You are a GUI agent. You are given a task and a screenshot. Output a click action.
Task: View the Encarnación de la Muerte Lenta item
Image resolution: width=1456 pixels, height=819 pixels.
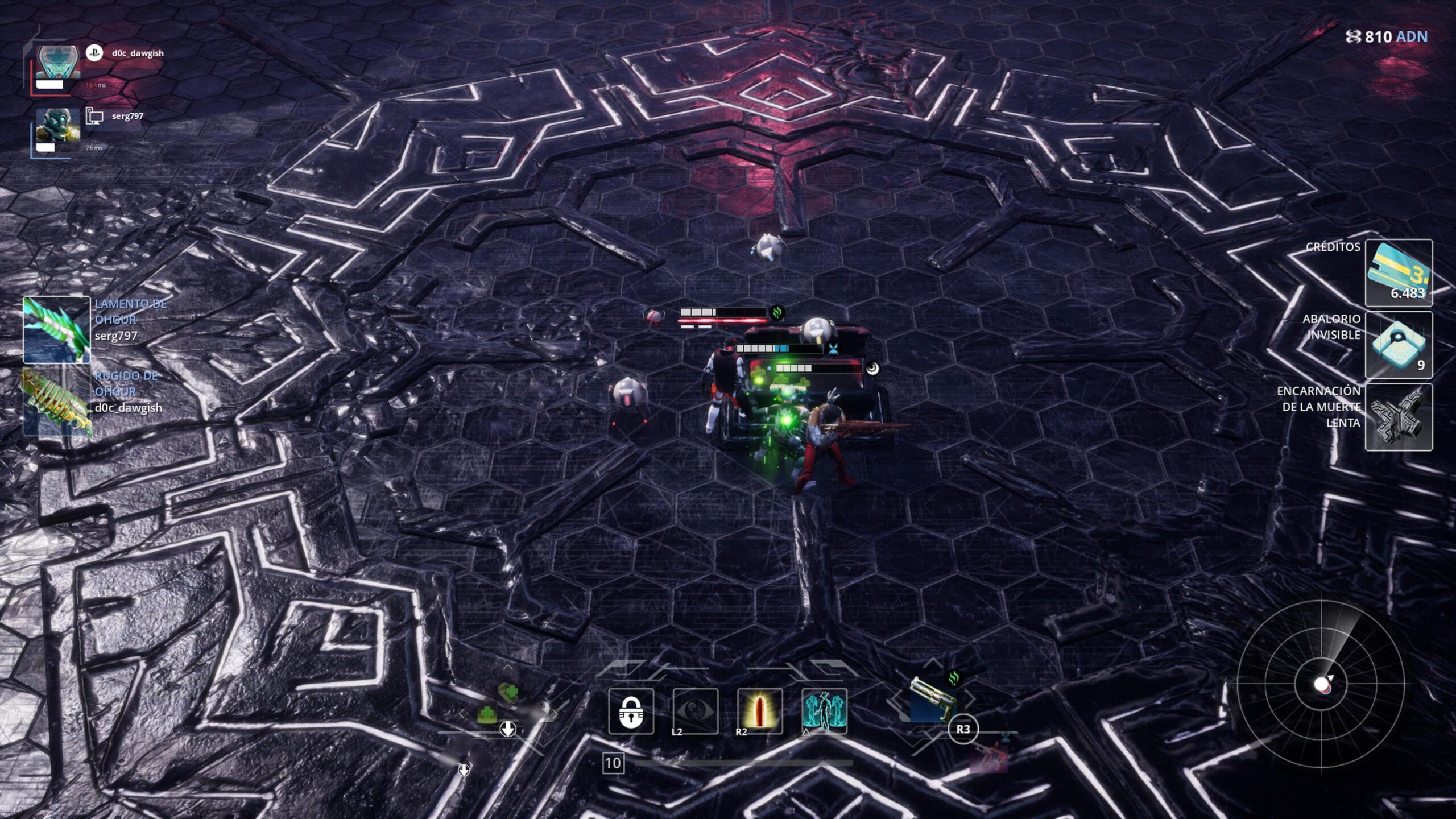click(x=1399, y=417)
